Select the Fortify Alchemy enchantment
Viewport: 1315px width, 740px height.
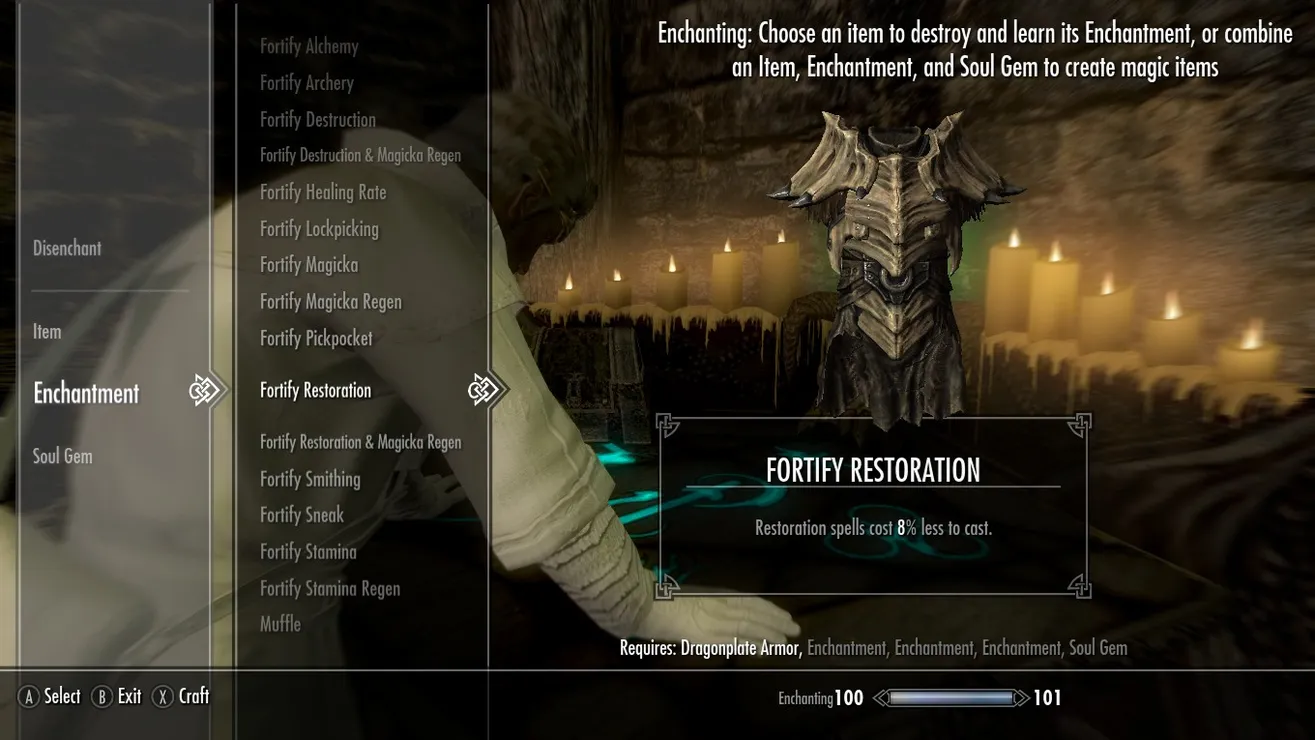[x=309, y=46]
